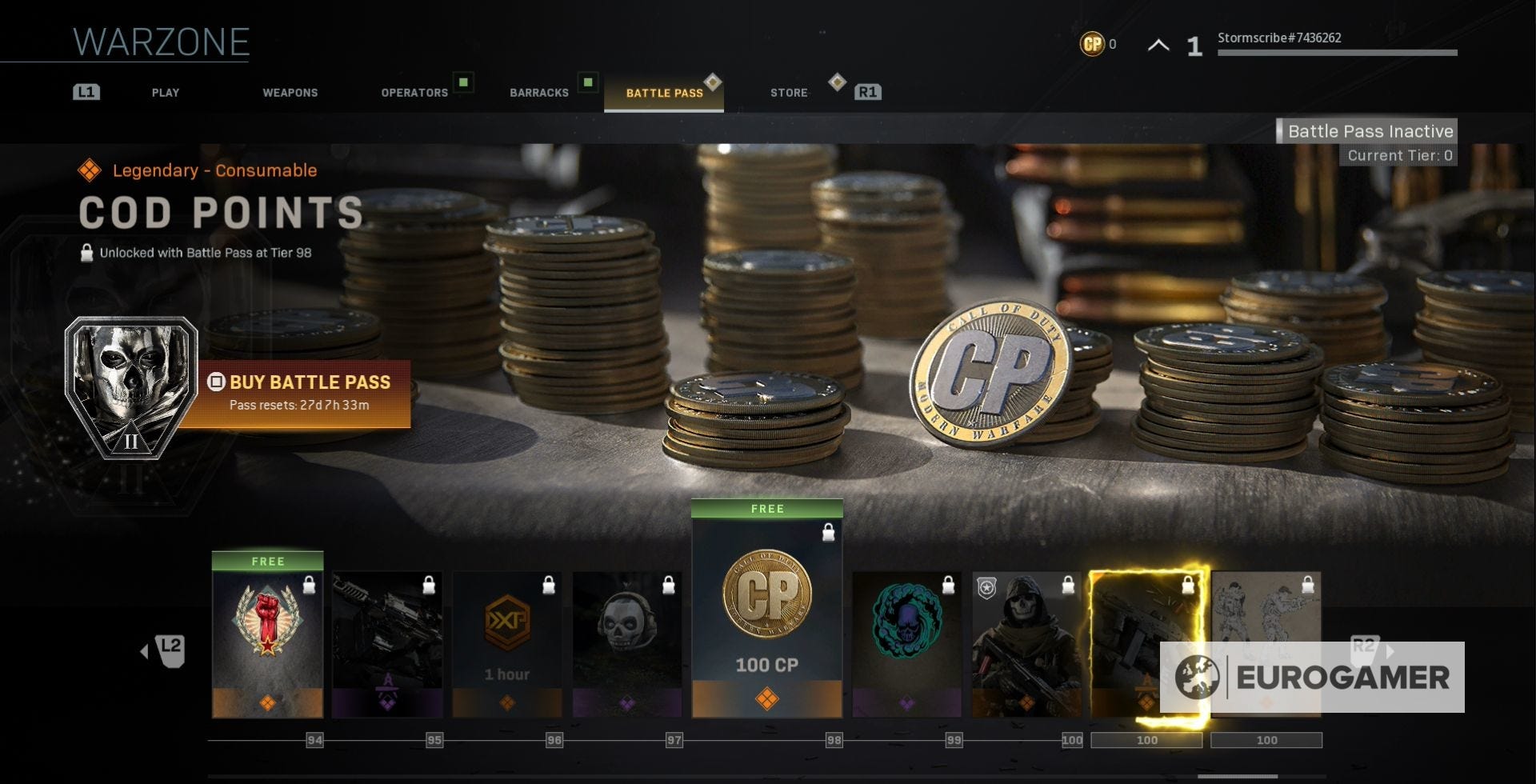Select the Play menu item

pos(165,92)
